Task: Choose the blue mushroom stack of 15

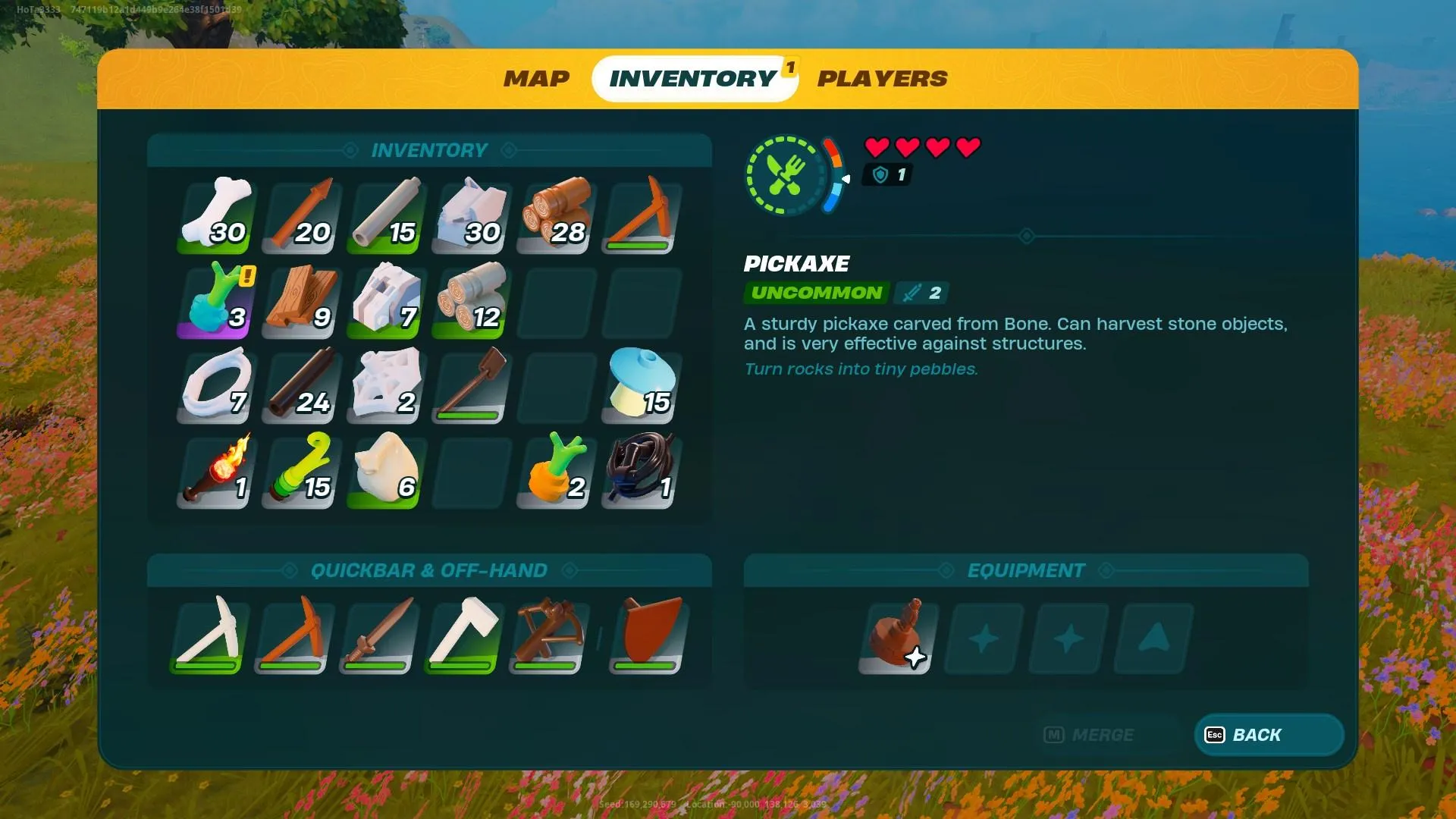Action: pyautogui.click(x=642, y=385)
